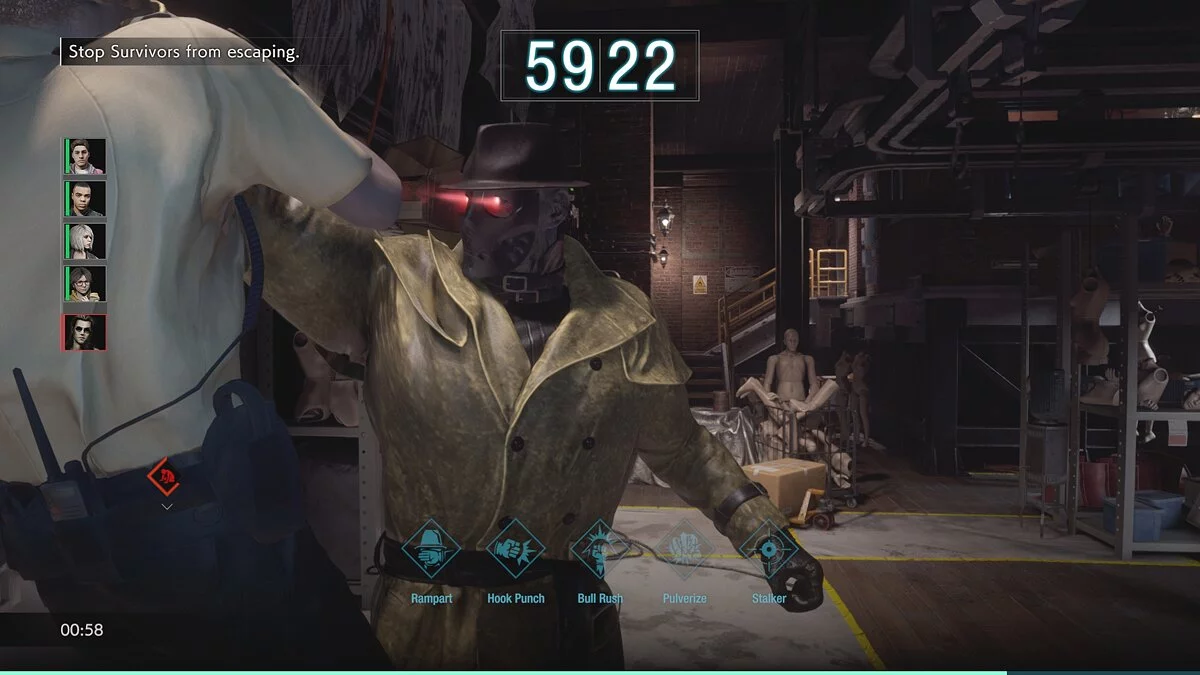Select the greyed-out Pulverize ability
This screenshot has height=675, width=1200.
(684, 549)
